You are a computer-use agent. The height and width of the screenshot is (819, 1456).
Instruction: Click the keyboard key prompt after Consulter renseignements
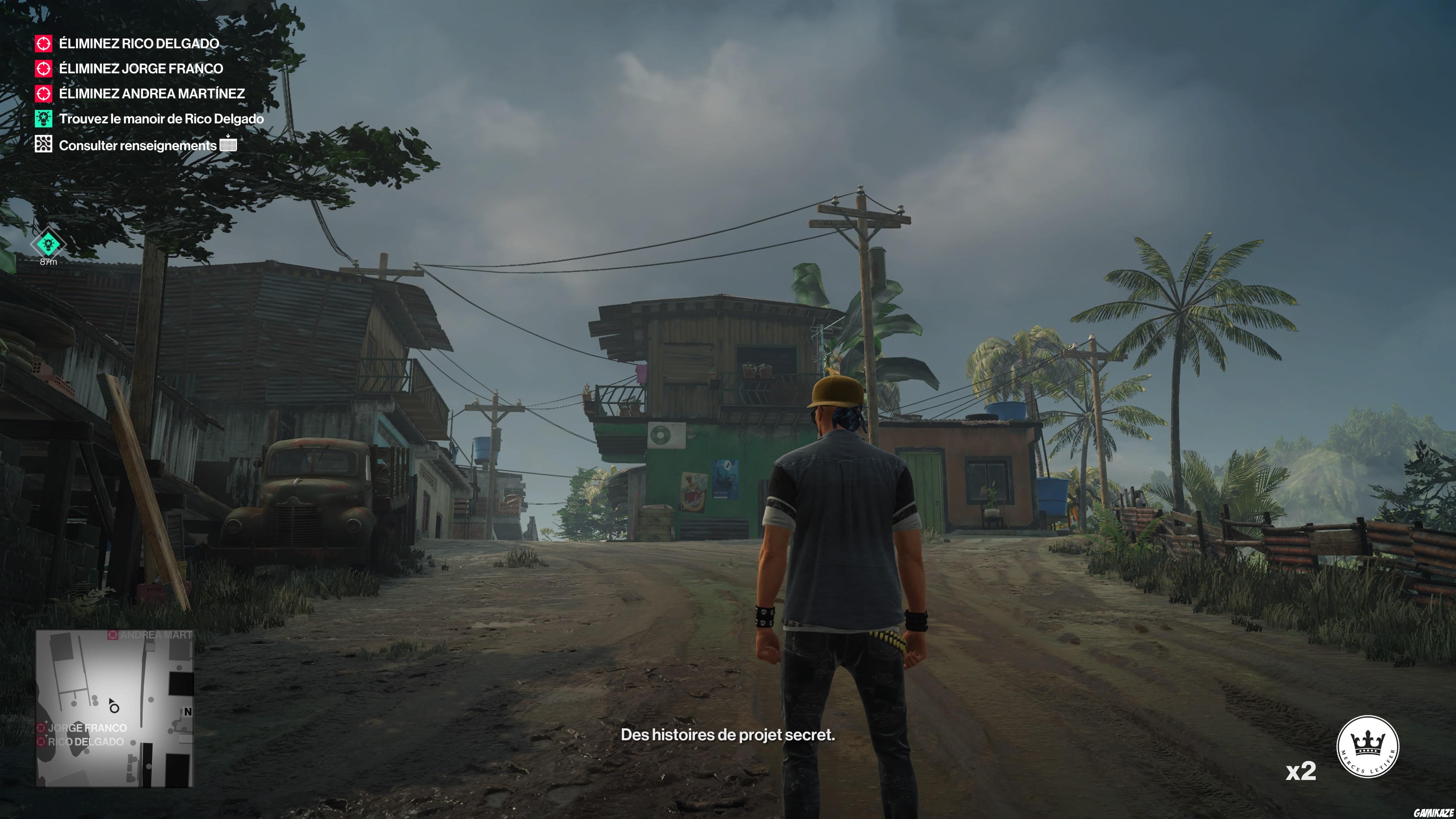click(228, 145)
